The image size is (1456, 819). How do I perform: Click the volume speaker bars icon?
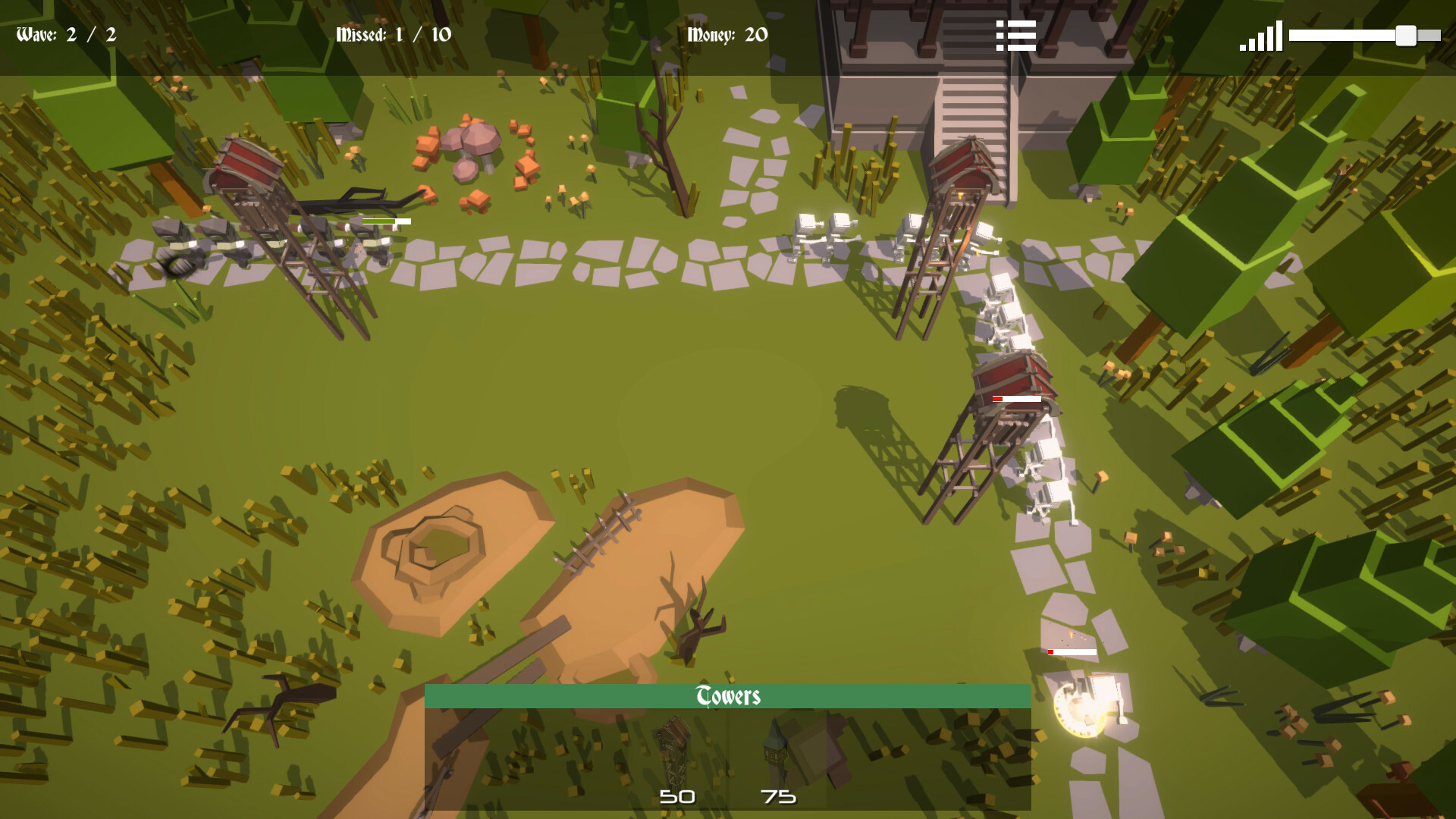1261,36
